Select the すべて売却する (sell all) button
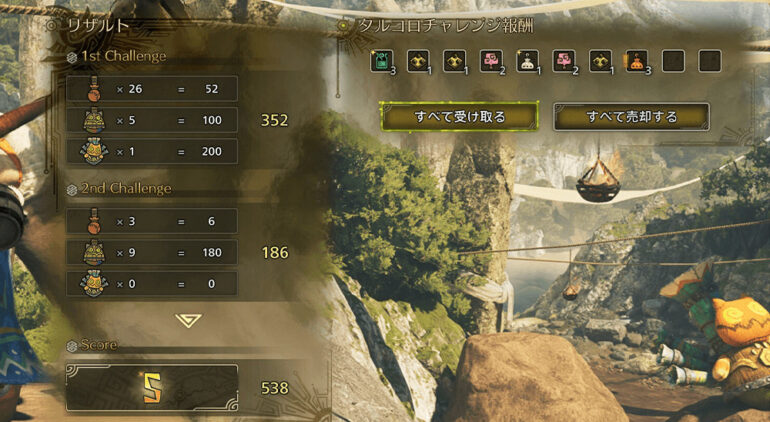The height and width of the screenshot is (422, 770). [631, 117]
